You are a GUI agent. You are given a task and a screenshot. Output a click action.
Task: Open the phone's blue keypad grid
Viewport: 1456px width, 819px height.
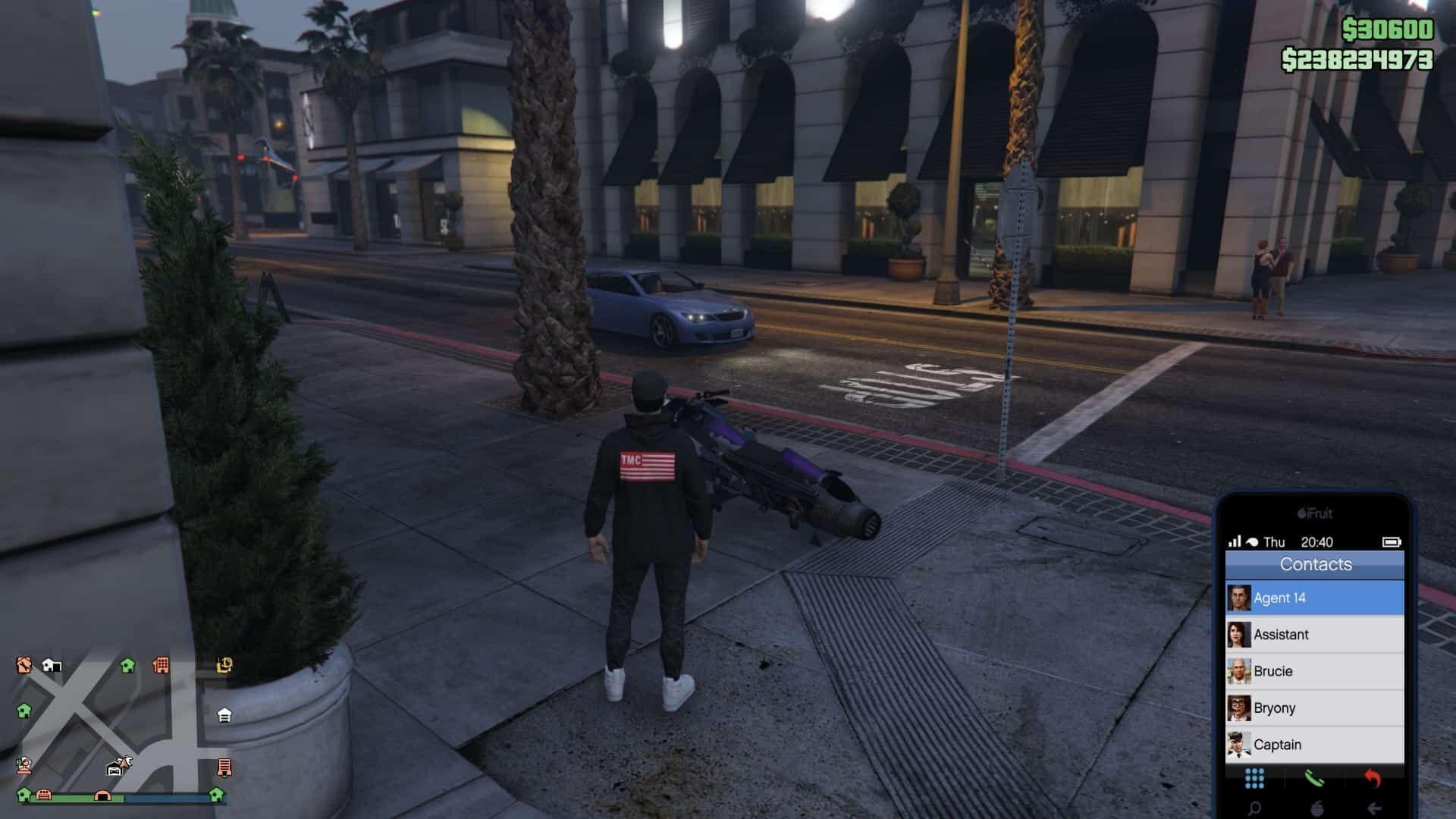coord(1254,778)
